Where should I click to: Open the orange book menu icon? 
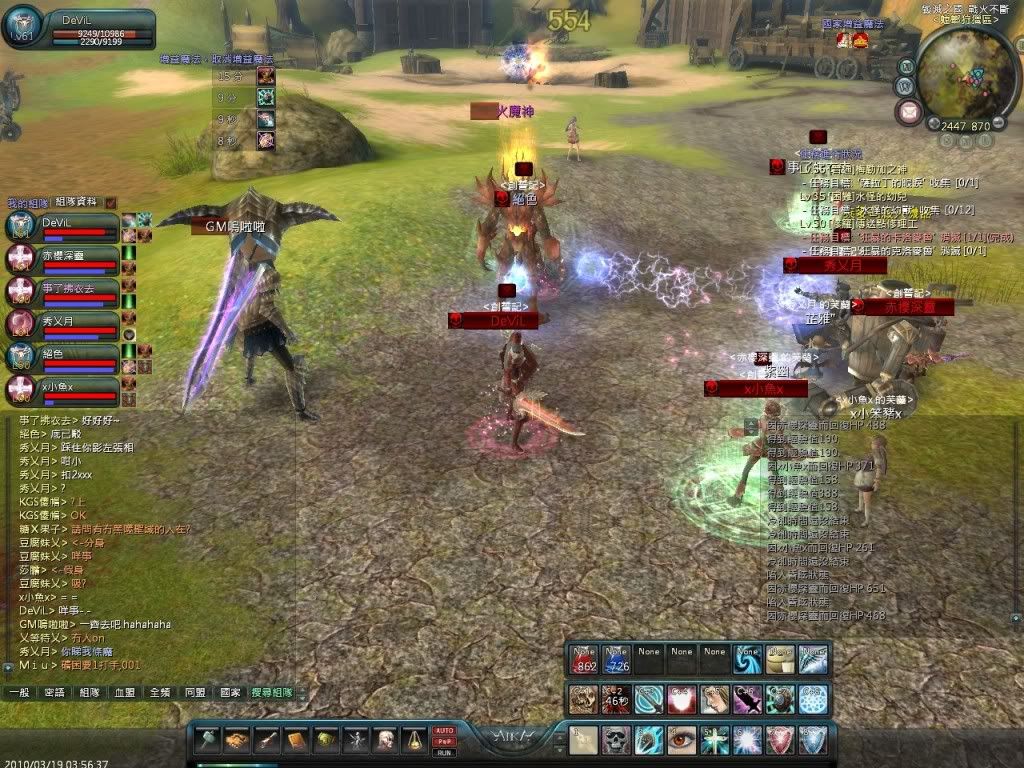(x=296, y=740)
